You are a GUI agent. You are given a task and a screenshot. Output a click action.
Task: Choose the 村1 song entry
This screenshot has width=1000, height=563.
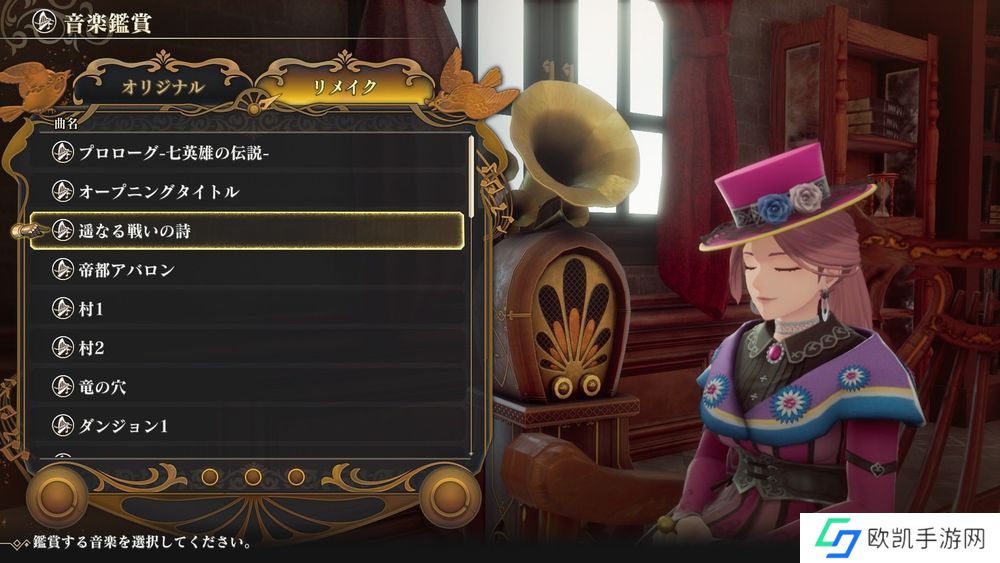(x=248, y=309)
